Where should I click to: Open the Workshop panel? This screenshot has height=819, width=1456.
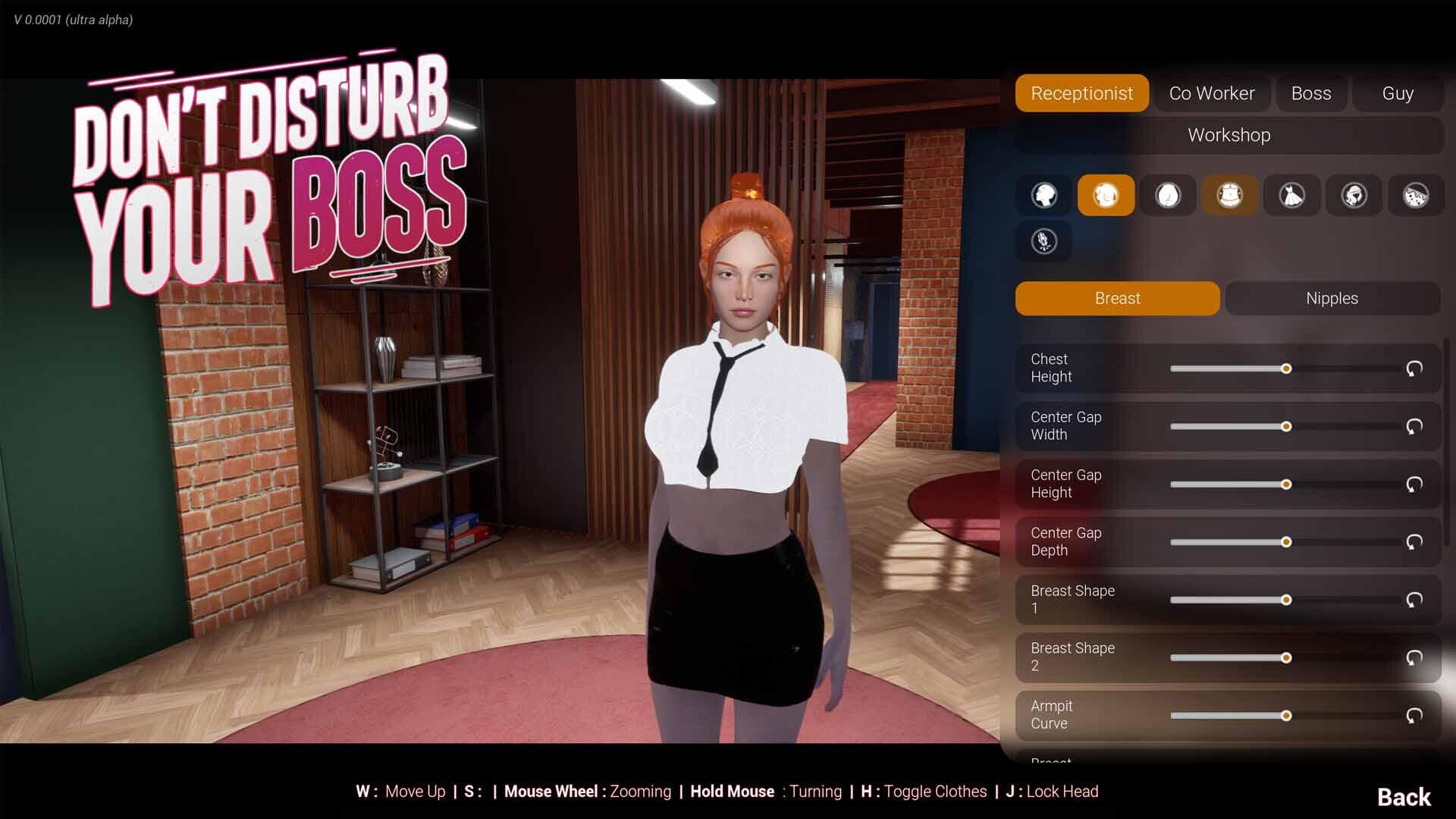click(x=1228, y=135)
